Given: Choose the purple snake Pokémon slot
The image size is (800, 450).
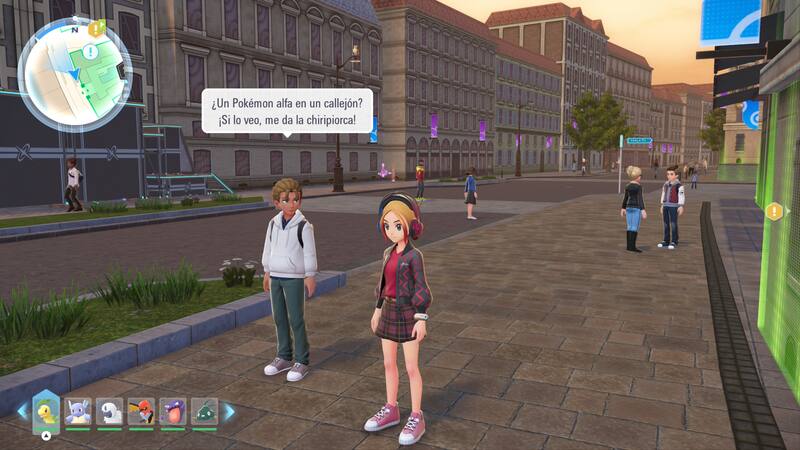Looking at the screenshot, I should (x=173, y=410).
